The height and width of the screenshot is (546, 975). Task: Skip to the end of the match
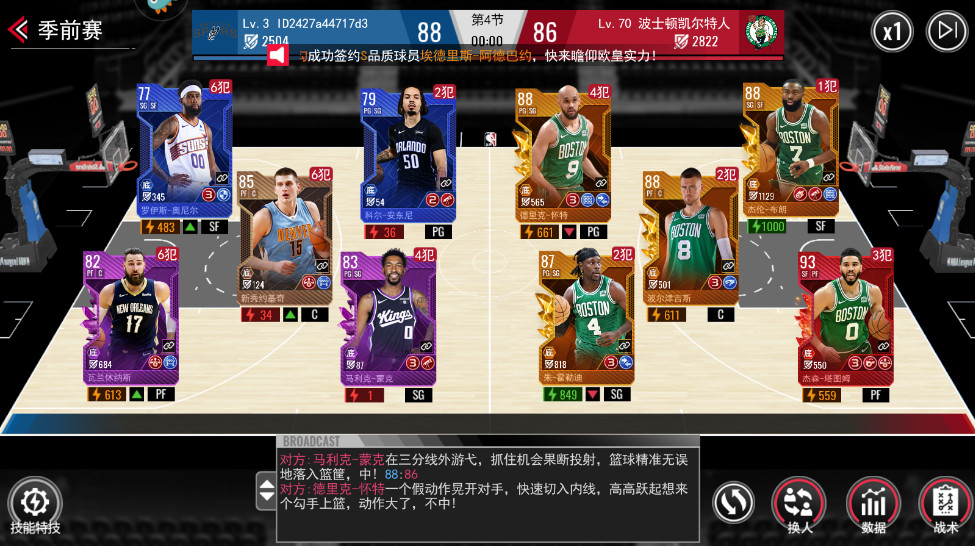pyautogui.click(x=946, y=32)
